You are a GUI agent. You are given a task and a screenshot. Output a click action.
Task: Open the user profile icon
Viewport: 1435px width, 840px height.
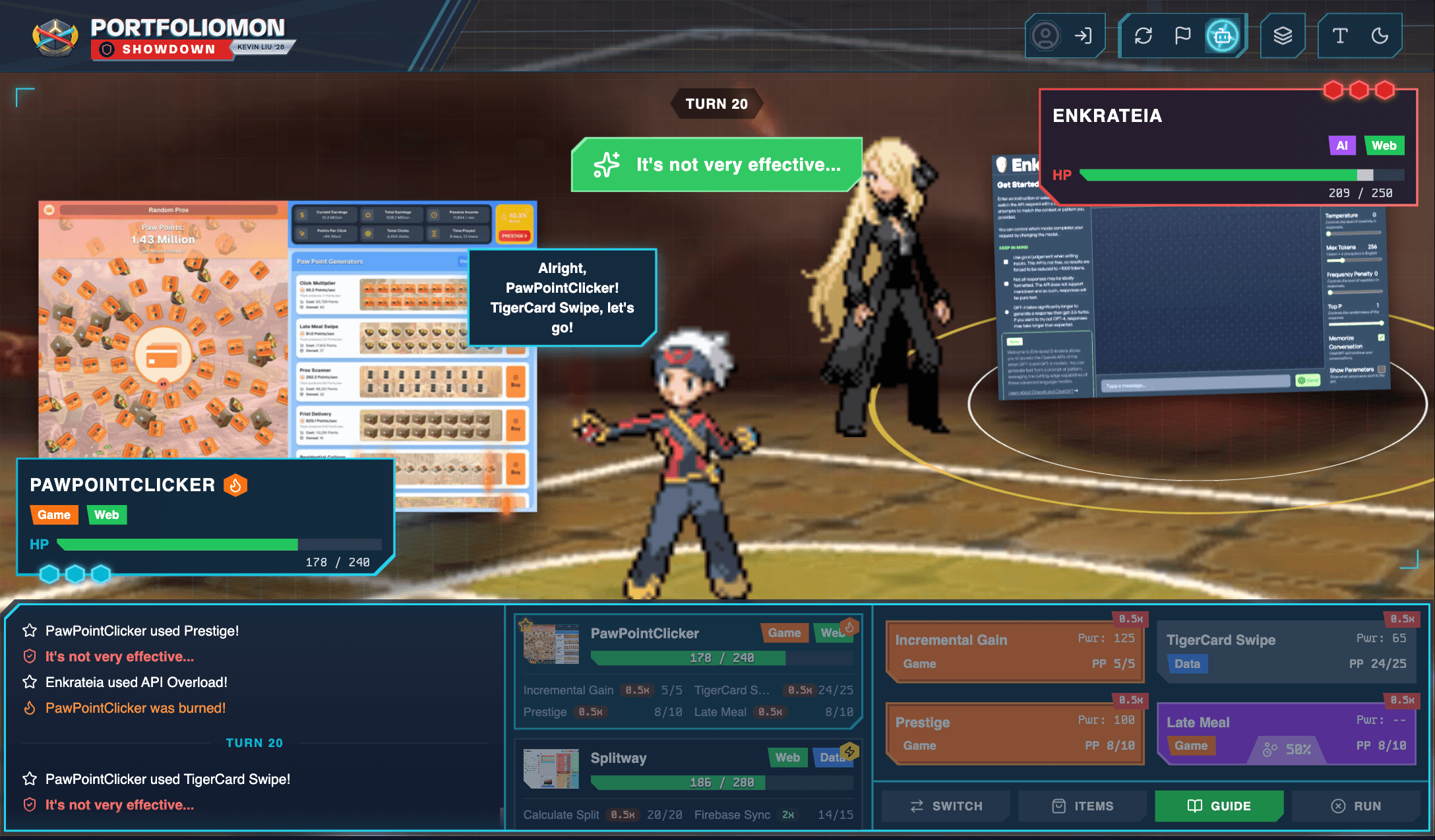pos(1045,36)
